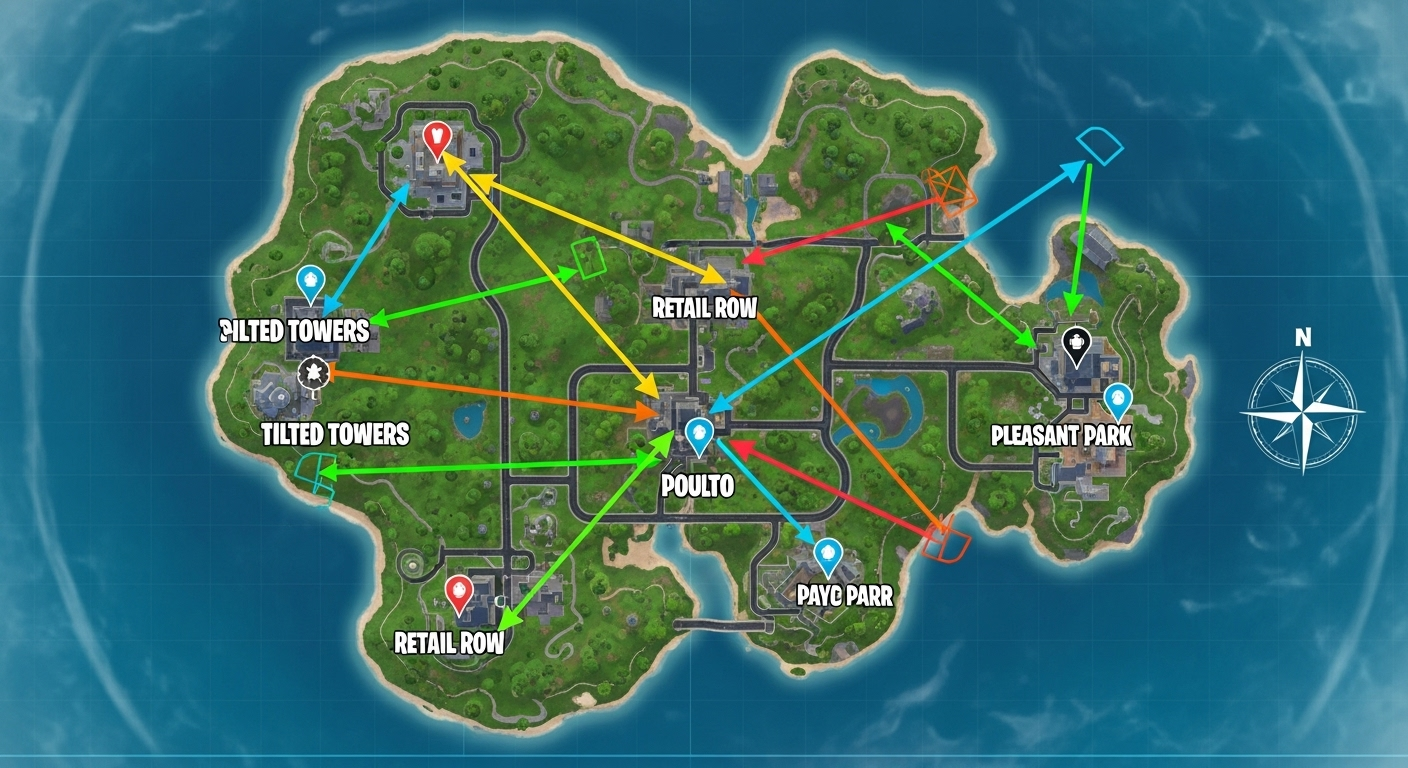This screenshot has height=768, width=1408.
Task: Click the red pin at southern Retail Row
Action: [460, 590]
